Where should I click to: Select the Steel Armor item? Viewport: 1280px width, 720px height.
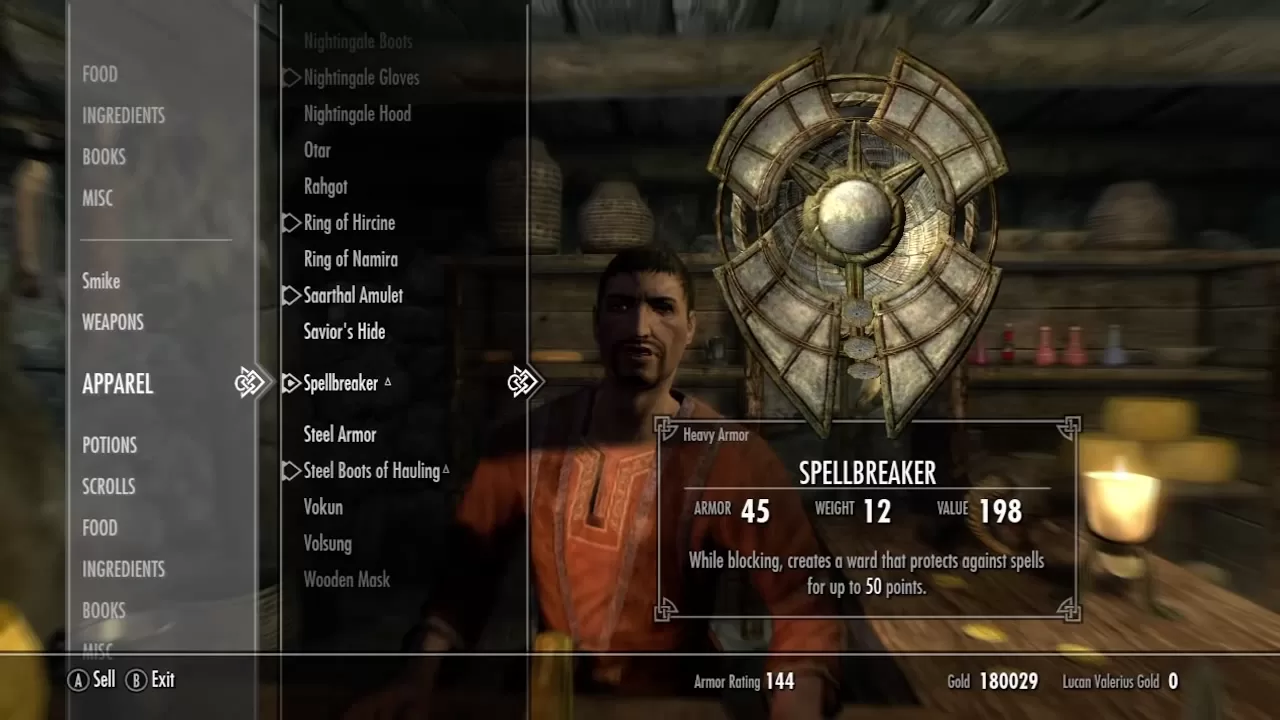[x=340, y=434]
